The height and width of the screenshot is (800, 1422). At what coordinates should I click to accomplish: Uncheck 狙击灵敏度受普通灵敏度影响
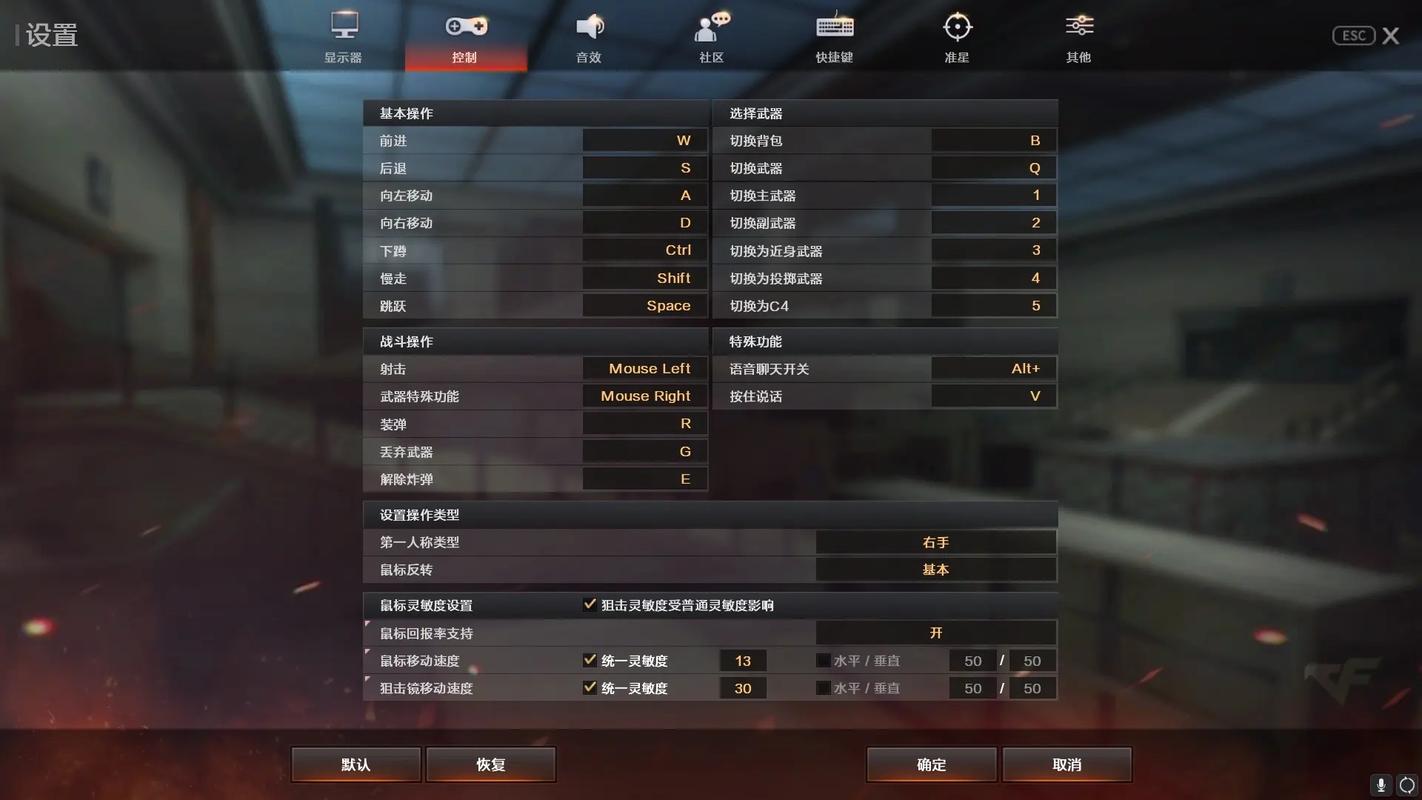589,604
